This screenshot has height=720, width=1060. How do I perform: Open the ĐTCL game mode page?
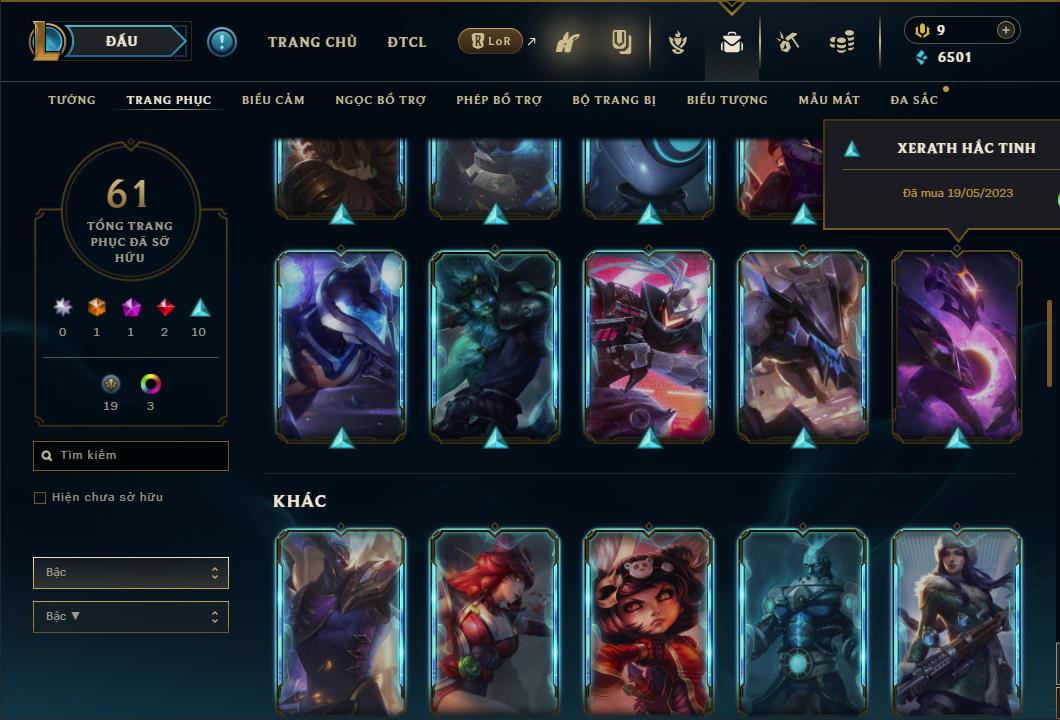[x=407, y=42]
